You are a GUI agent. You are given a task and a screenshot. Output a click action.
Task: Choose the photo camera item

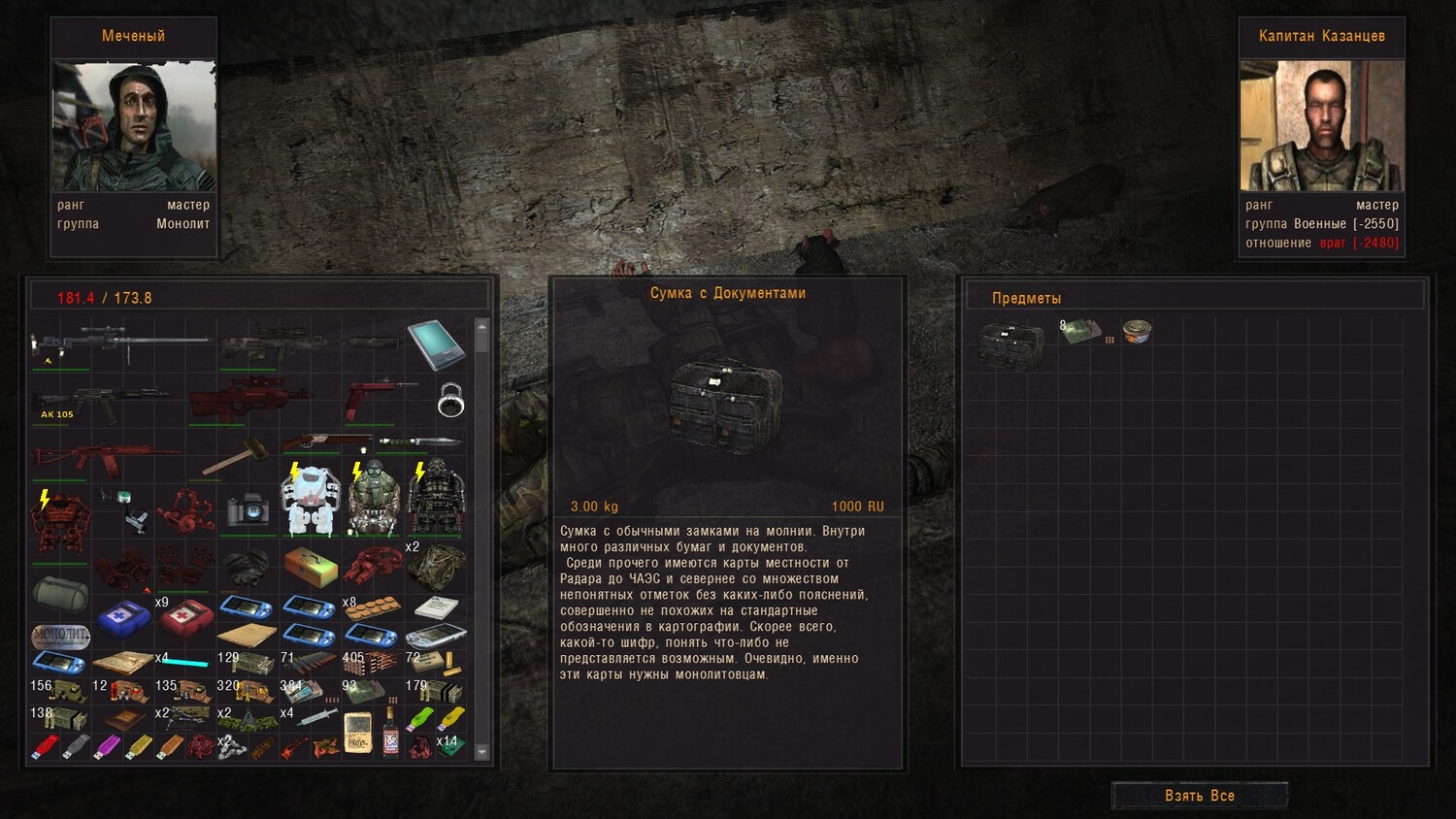pyautogui.click(x=248, y=509)
